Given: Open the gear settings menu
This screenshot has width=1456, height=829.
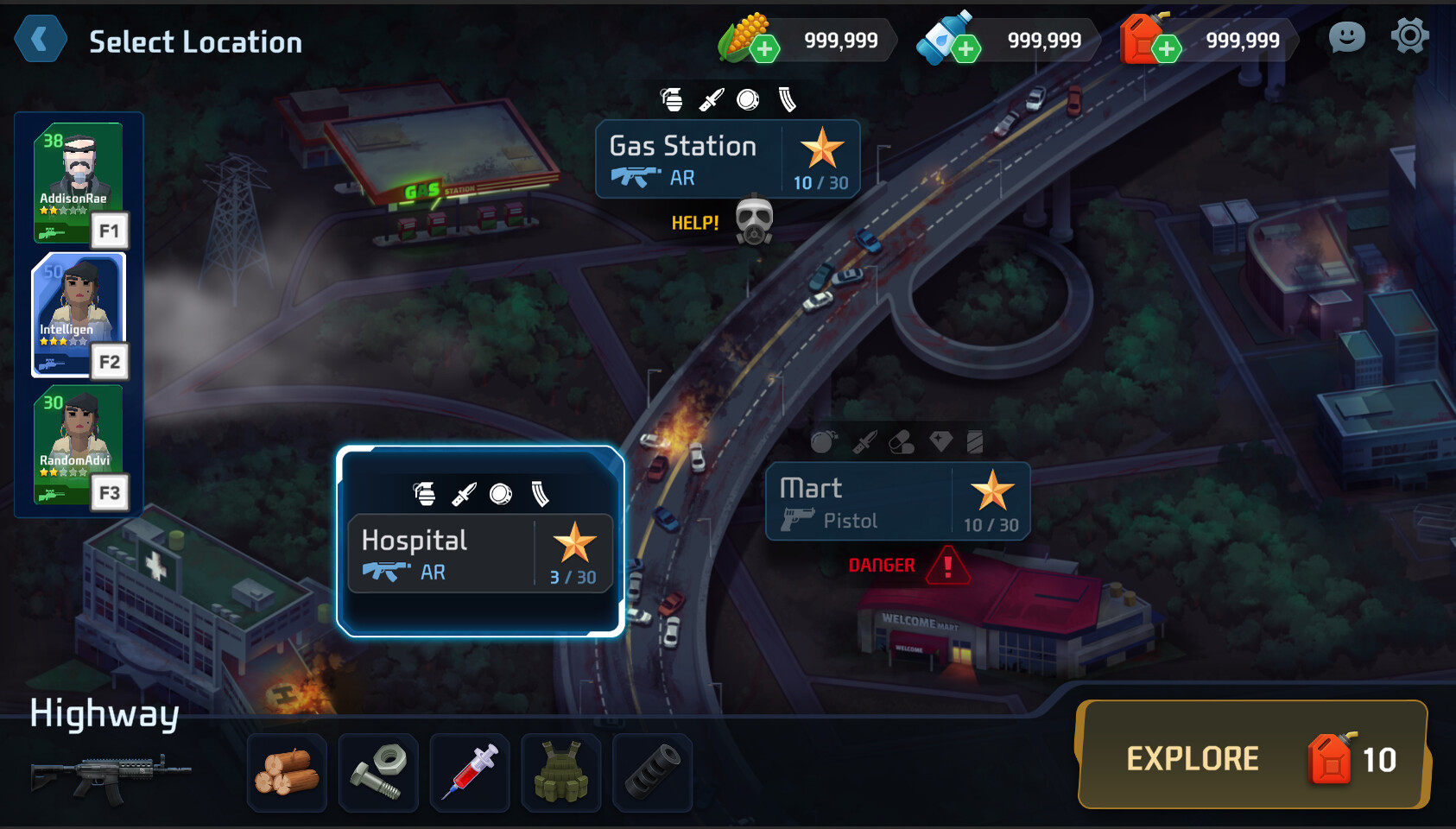Looking at the screenshot, I should click(x=1409, y=37).
